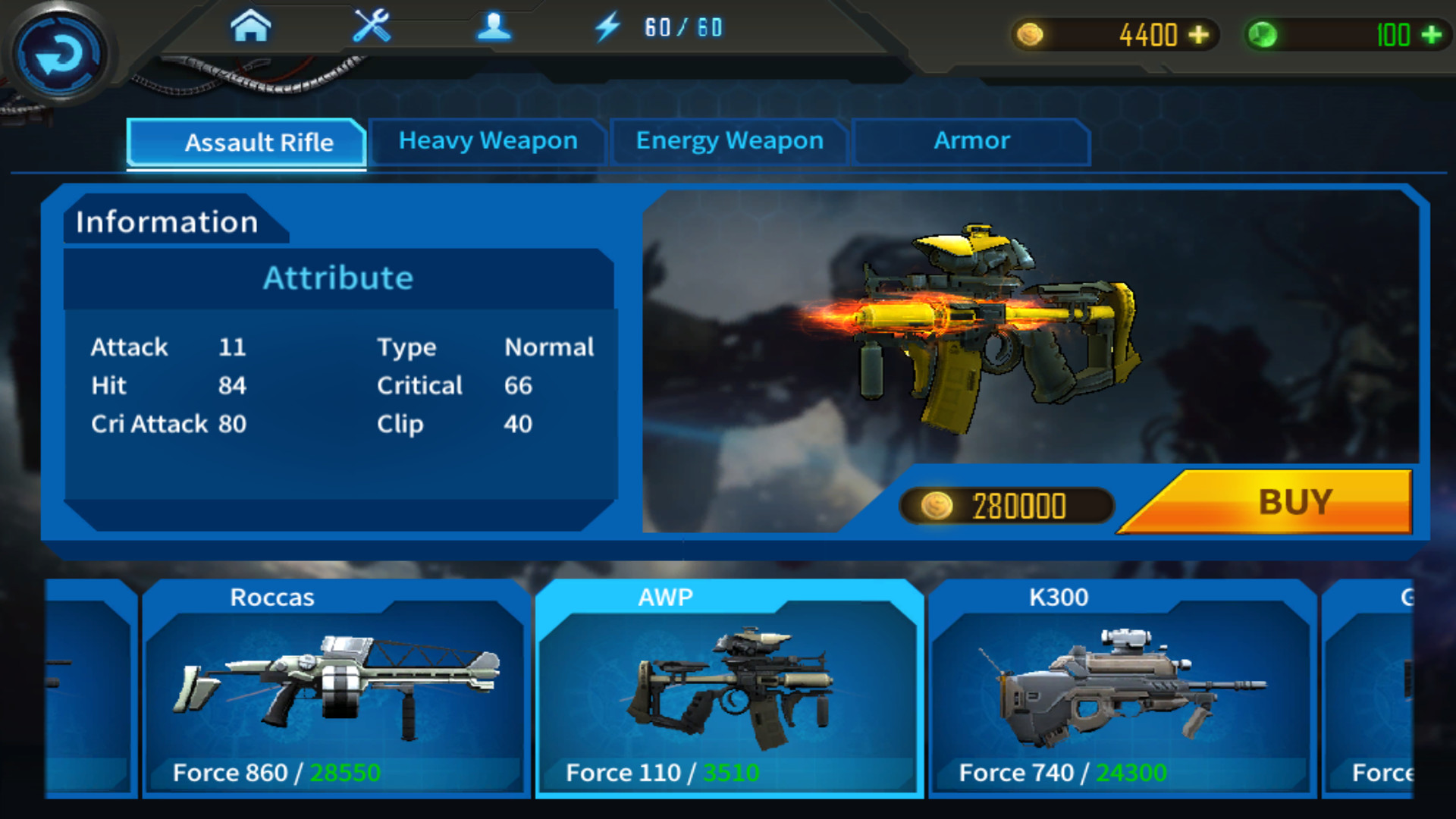Select the Energy Weapon tab
Image resolution: width=1456 pixels, height=819 pixels.
coord(729,140)
